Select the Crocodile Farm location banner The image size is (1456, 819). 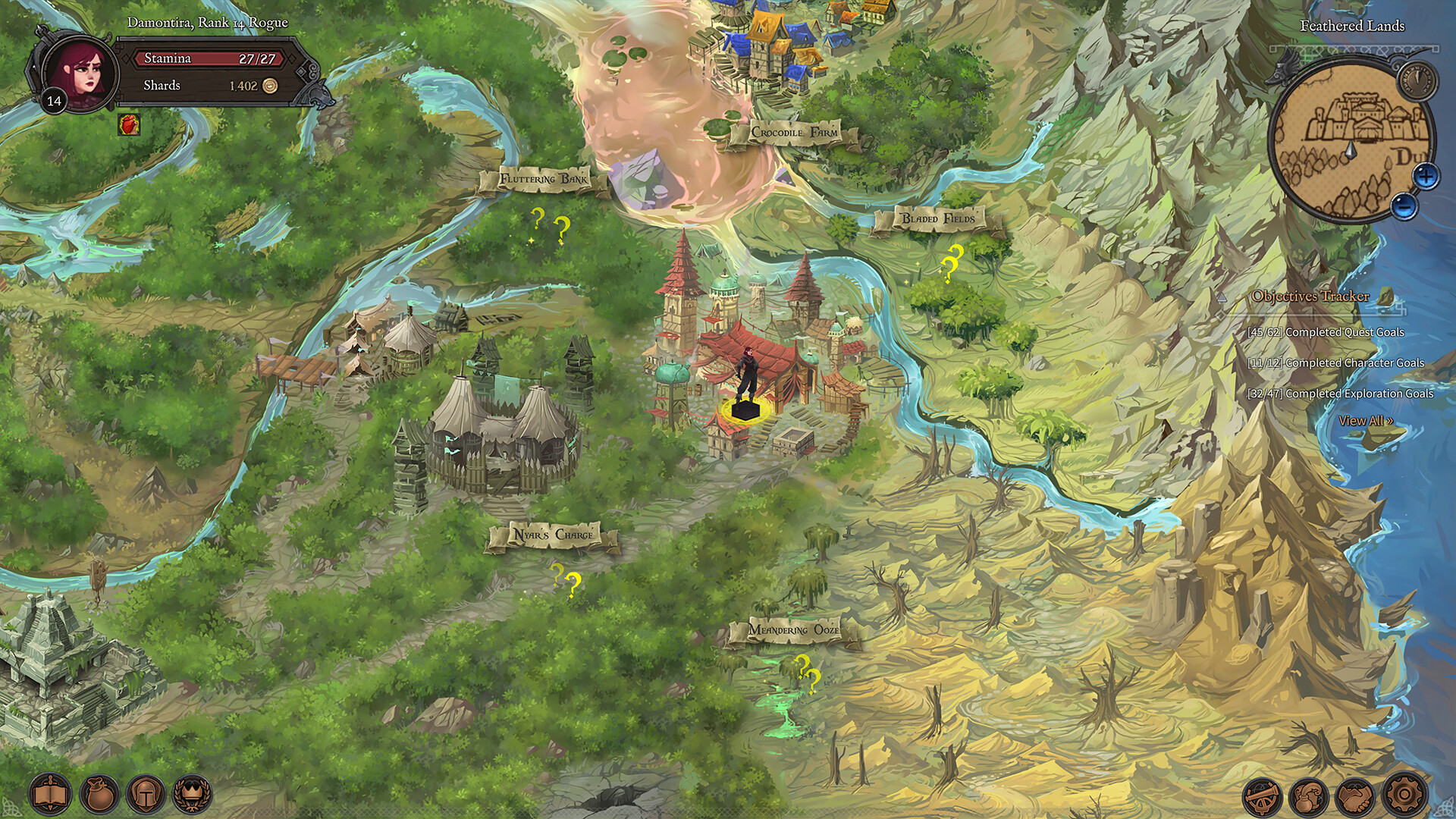(793, 131)
